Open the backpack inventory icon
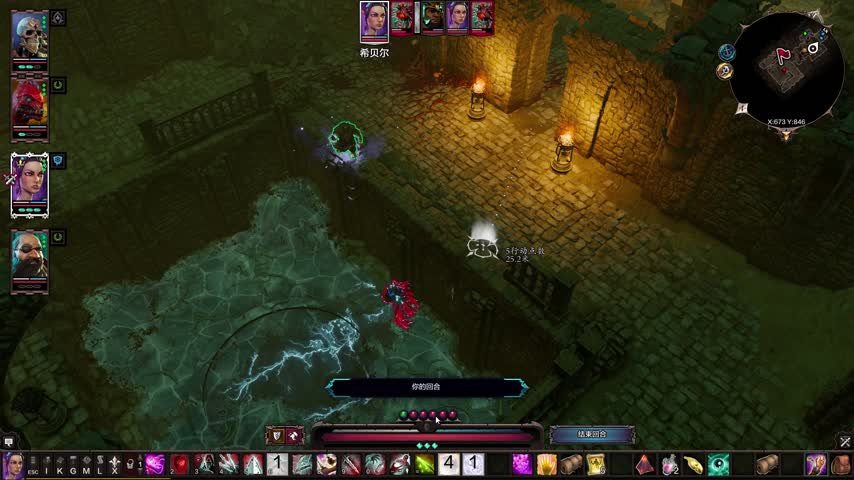This screenshot has height=480, width=854. point(840,464)
